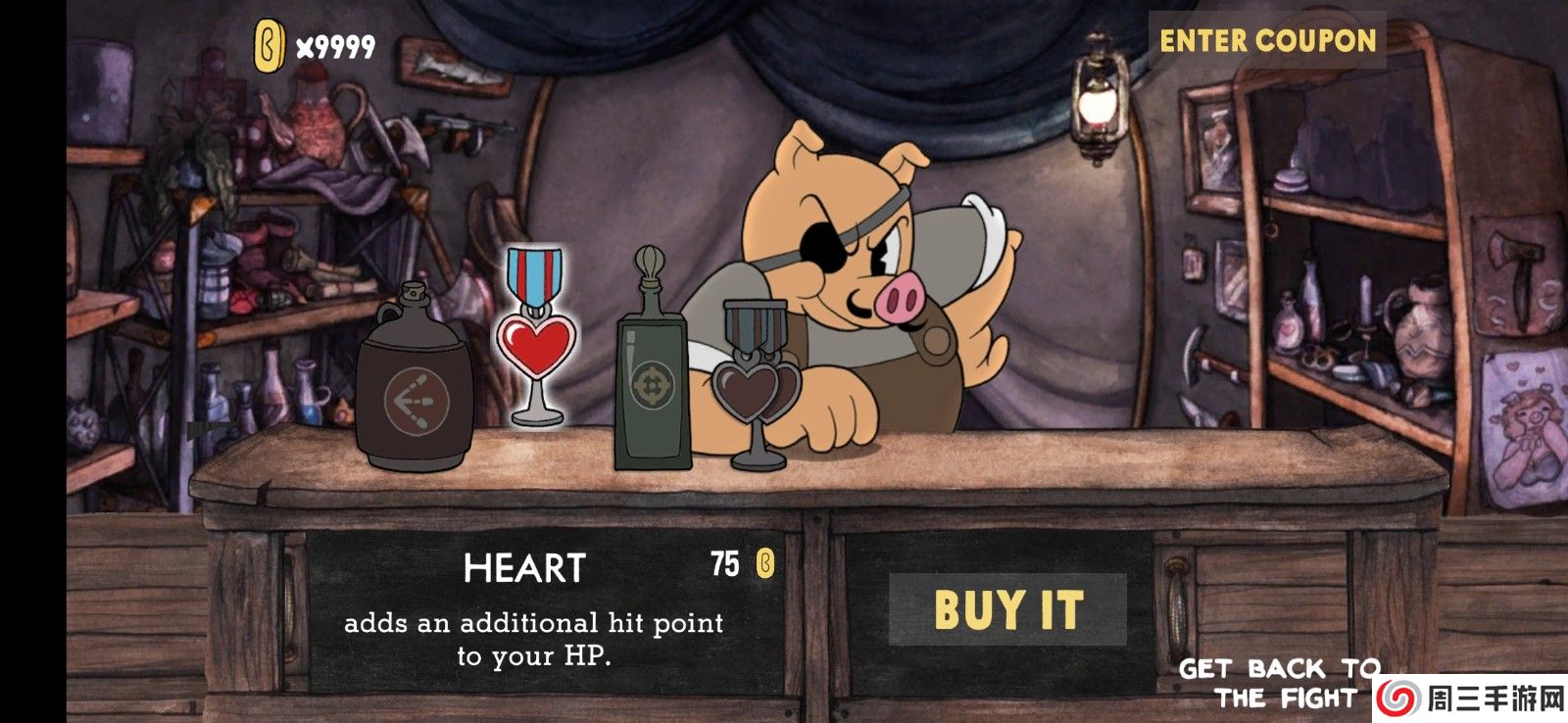The image size is (1568, 723).
Task: Choose the red heart medal item
Action: pos(536,338)
